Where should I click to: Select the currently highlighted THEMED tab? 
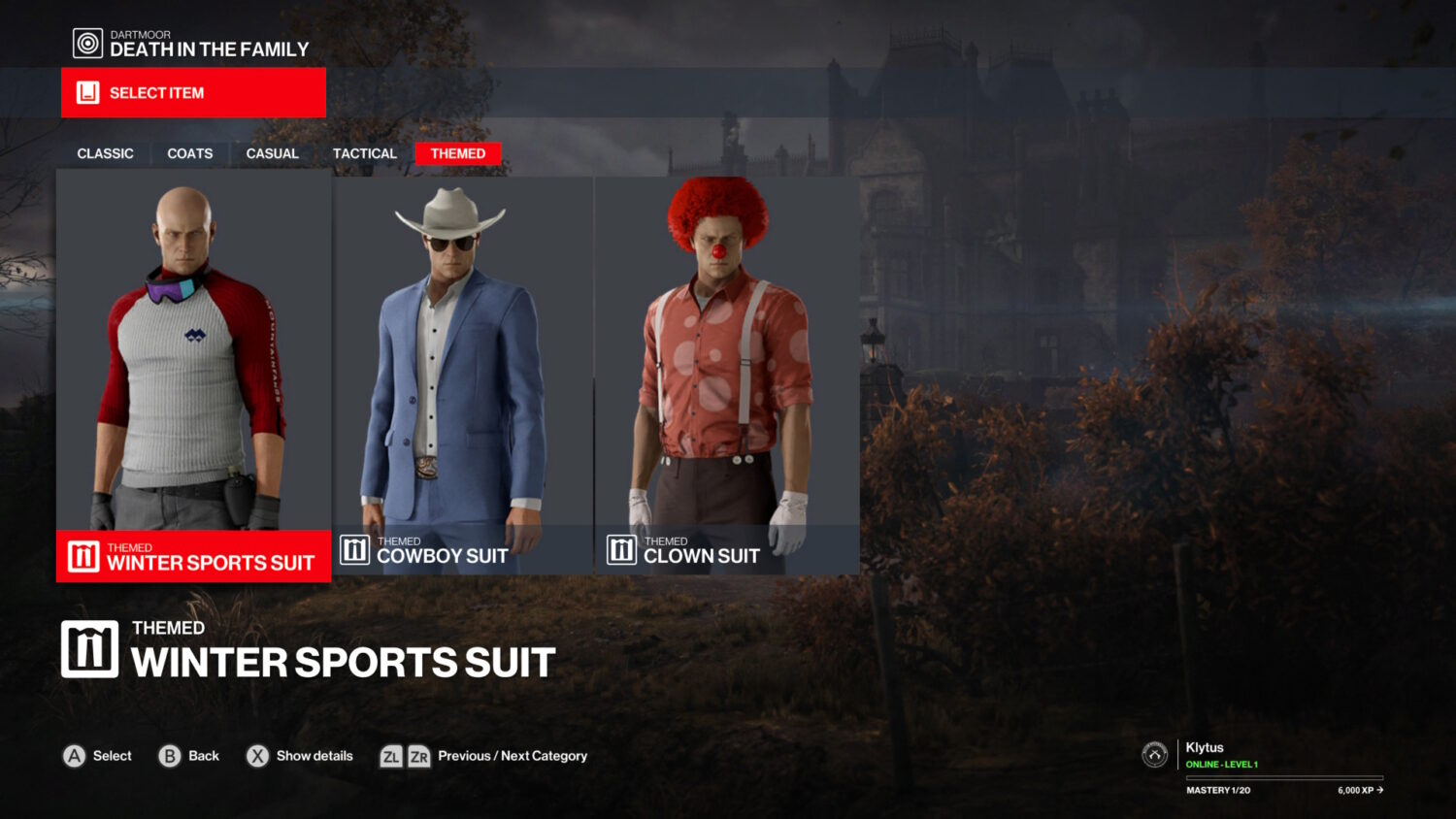(457, 153)
